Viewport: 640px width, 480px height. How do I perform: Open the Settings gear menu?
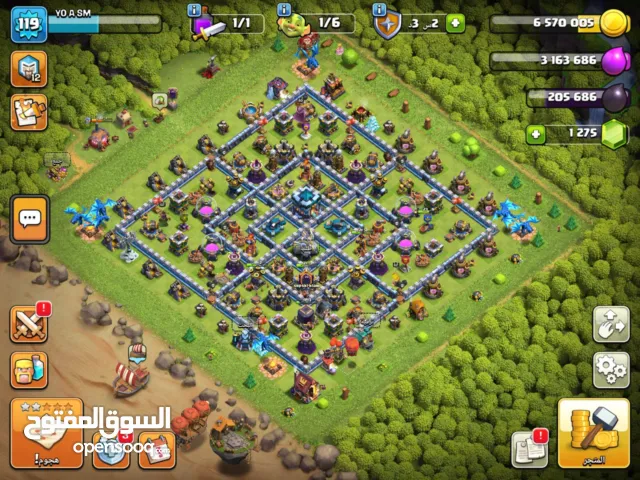[611, 369]
